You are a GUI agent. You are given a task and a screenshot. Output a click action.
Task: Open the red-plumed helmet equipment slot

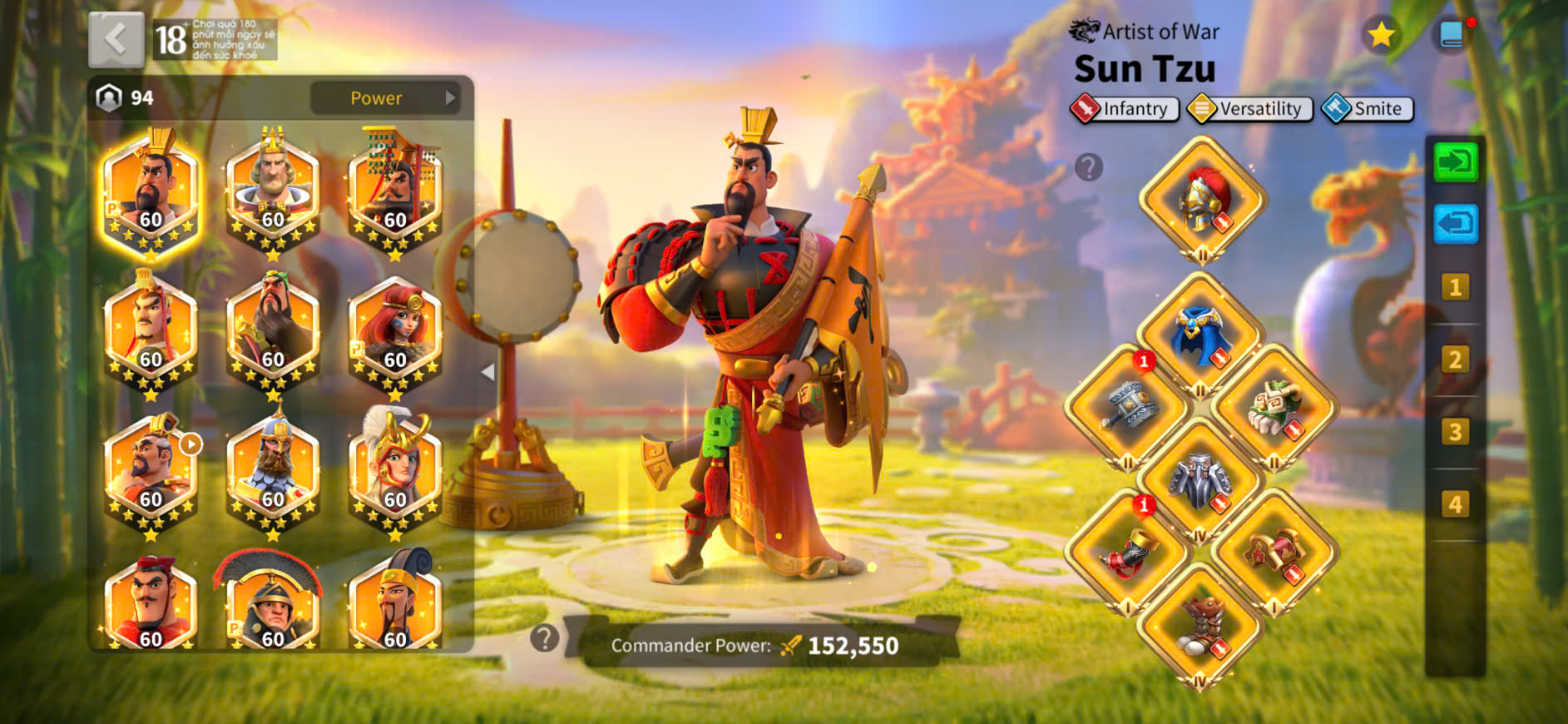(x=1202, y=200)
